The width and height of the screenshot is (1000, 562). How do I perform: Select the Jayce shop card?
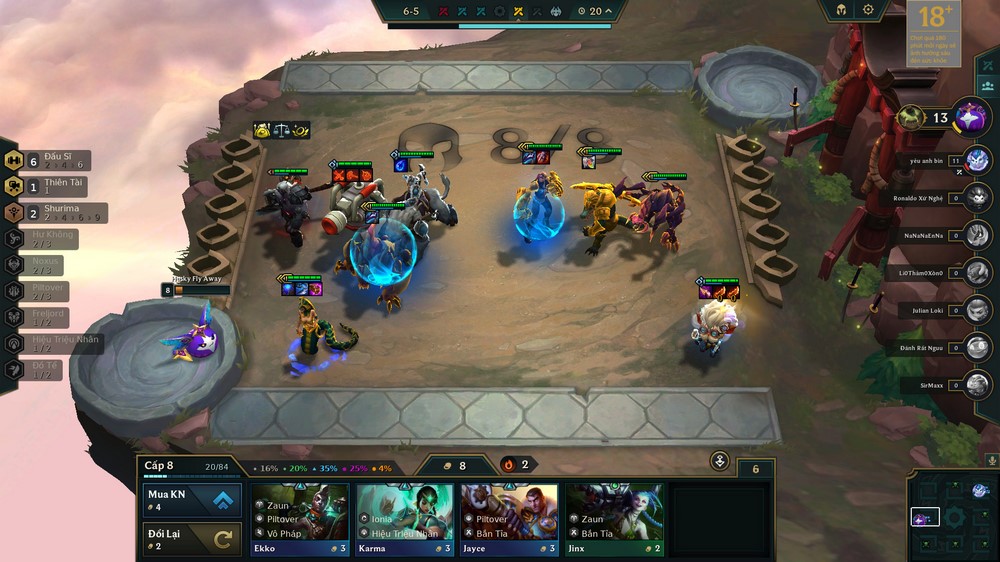(x=509, y=519)
